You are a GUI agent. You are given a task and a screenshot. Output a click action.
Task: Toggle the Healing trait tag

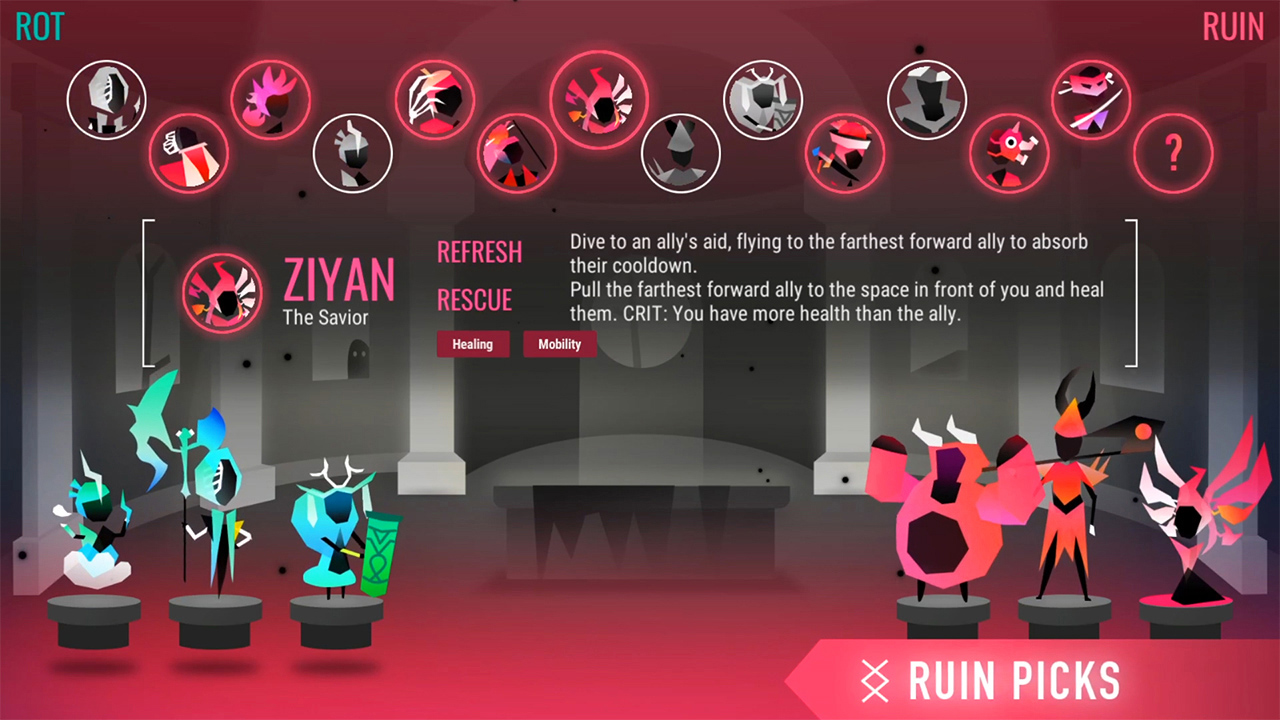(x=472, y=344)
